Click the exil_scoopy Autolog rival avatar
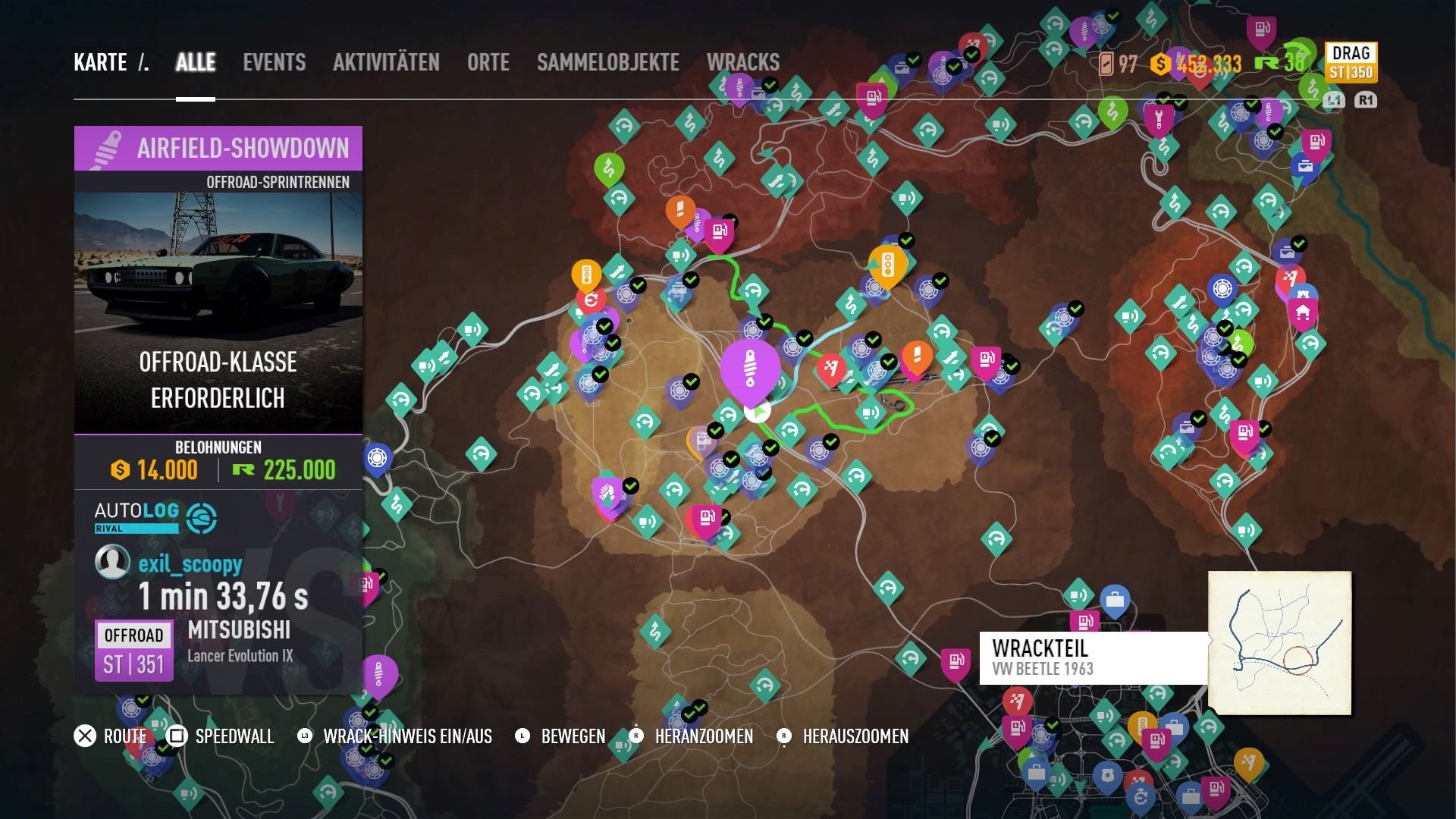Image resolution: width=1456 pixels, height=819 pixels. [x=114, y=563]
